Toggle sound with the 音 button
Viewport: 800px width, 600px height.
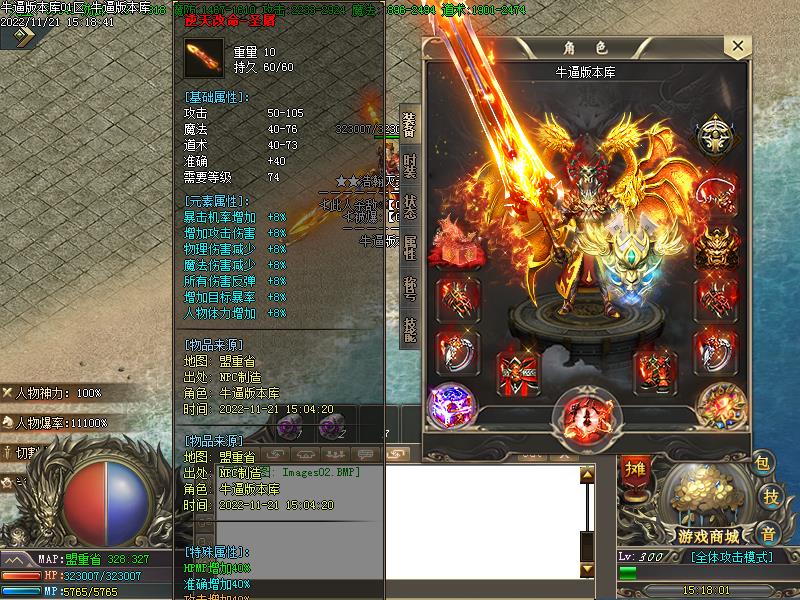[x=767, y=533]
